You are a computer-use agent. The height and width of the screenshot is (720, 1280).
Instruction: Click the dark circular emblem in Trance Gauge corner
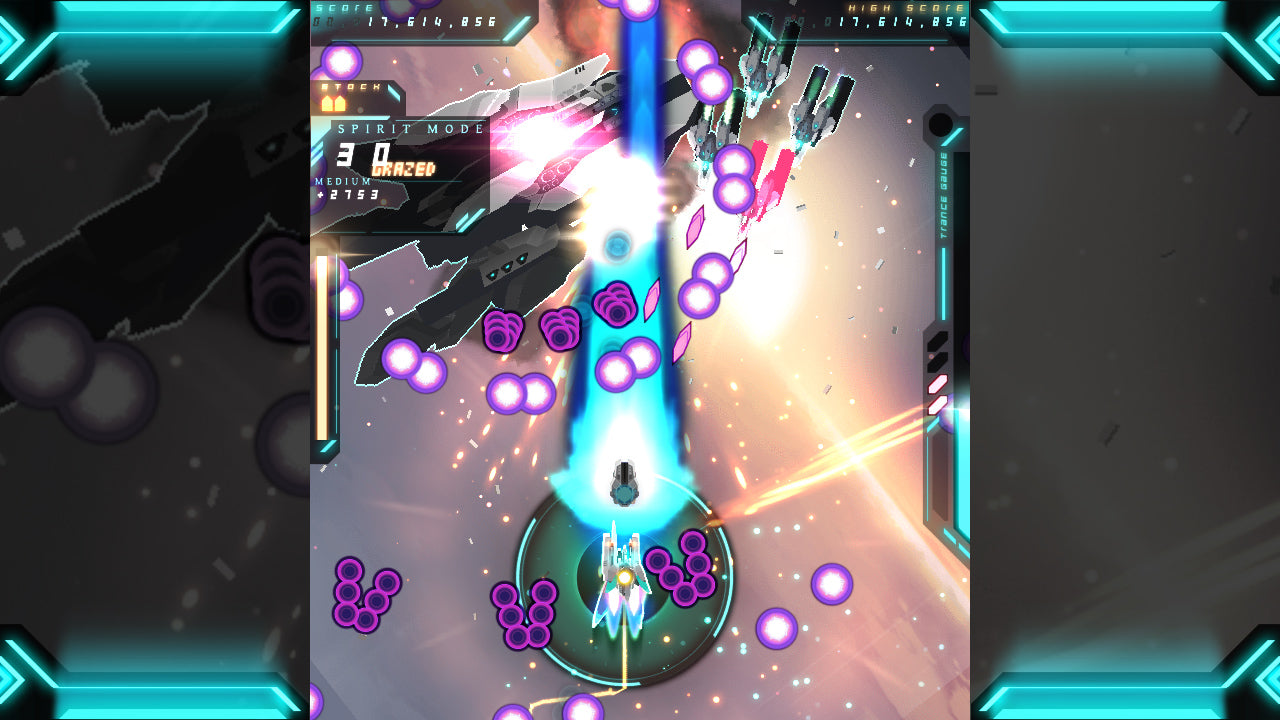[938, 125]
